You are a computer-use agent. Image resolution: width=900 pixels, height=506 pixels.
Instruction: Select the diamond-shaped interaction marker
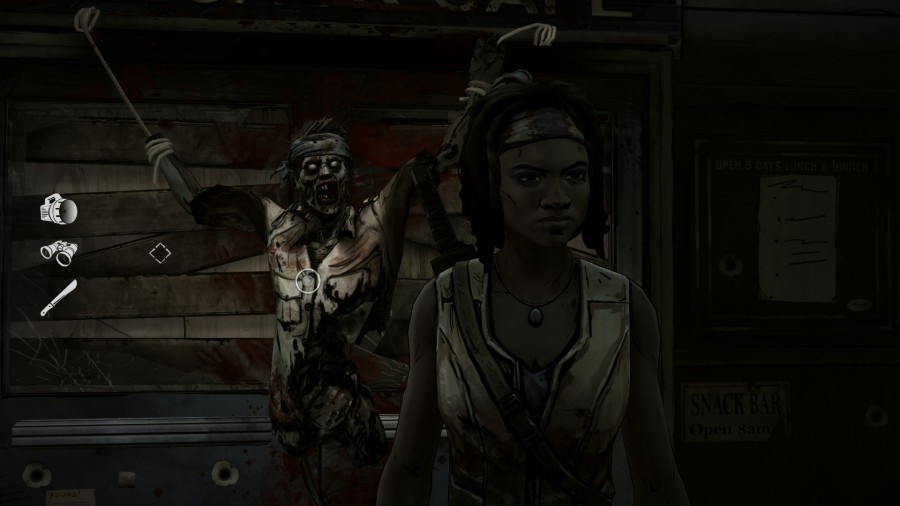coord(160,253)
